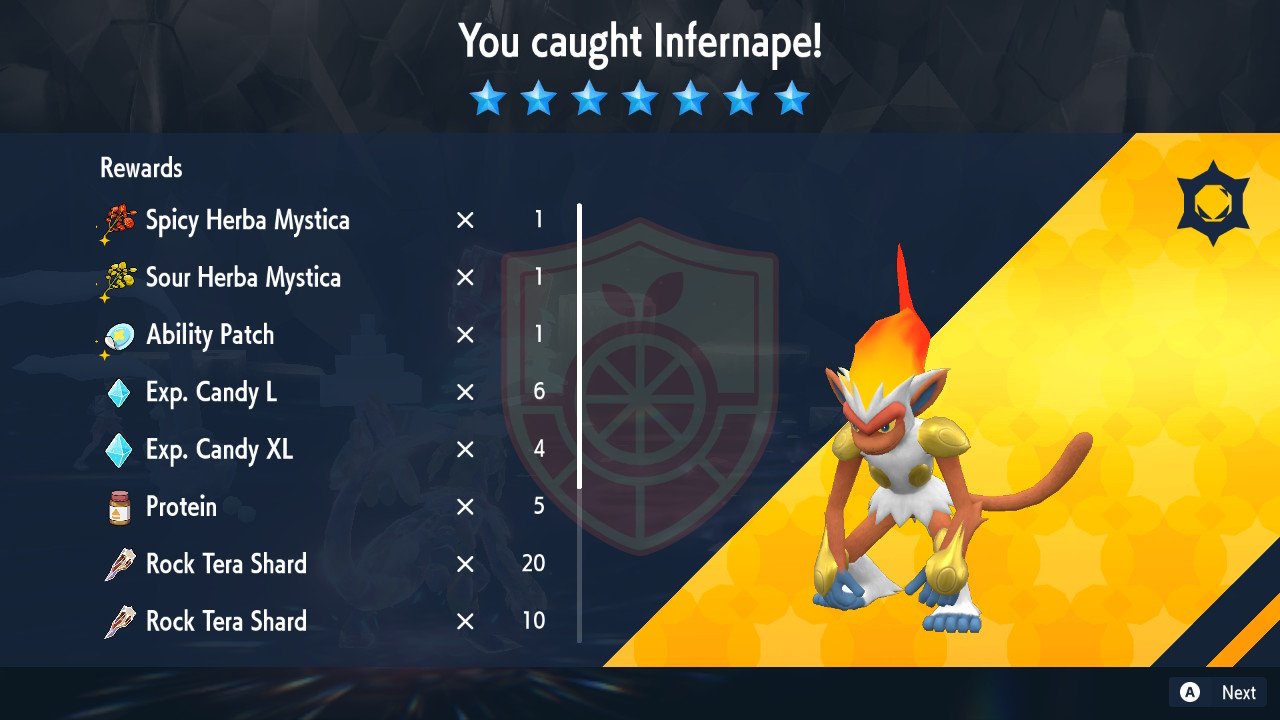
Task: Click the 'You caught Infernape!' title
Action: tap(640, 42)
